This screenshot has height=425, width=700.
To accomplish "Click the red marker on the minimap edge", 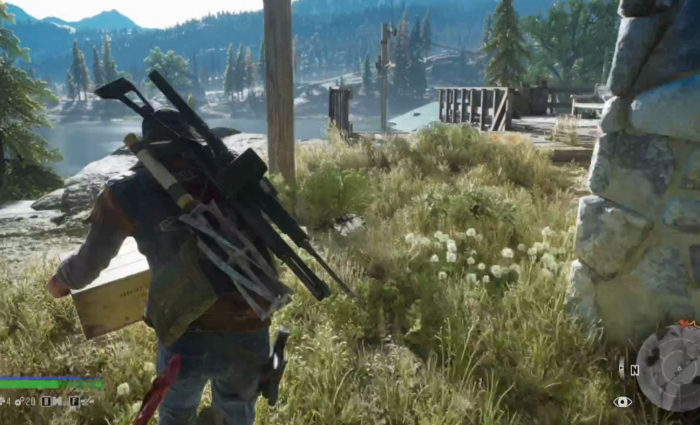I will [686, 324].
